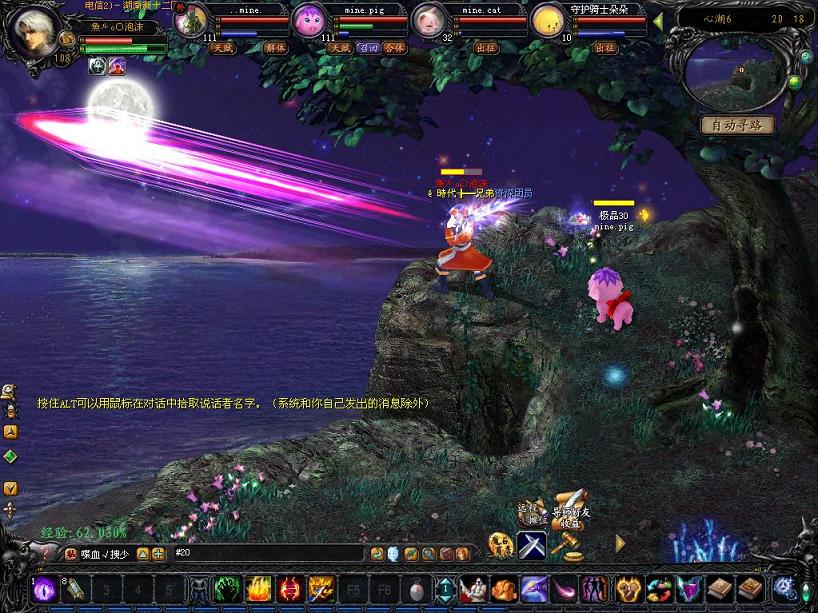Image resolution: width=818 pixels, height=613 pixels.
Task: Click 出征 under mine.cat
Action: (486, 47)
